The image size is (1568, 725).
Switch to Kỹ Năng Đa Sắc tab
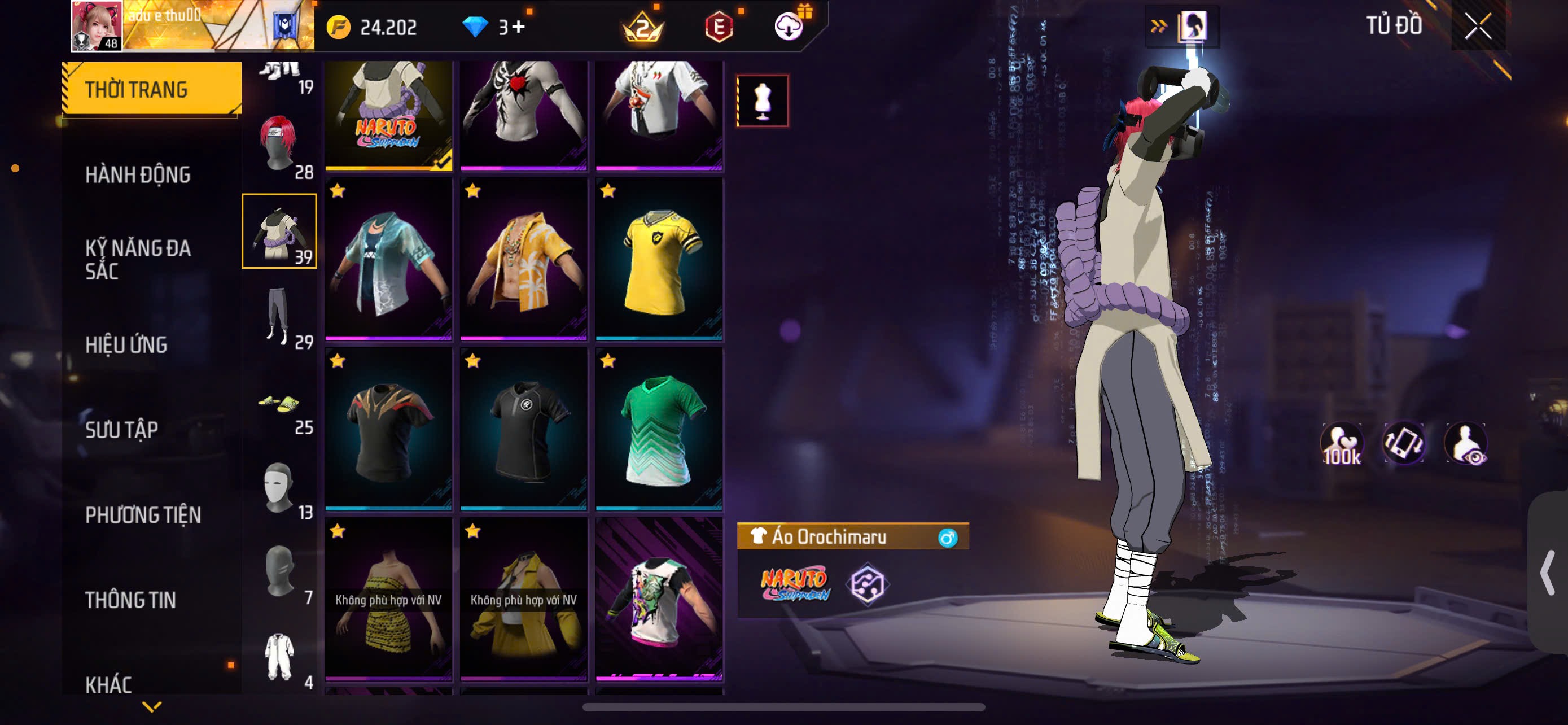tap(138, 259)
